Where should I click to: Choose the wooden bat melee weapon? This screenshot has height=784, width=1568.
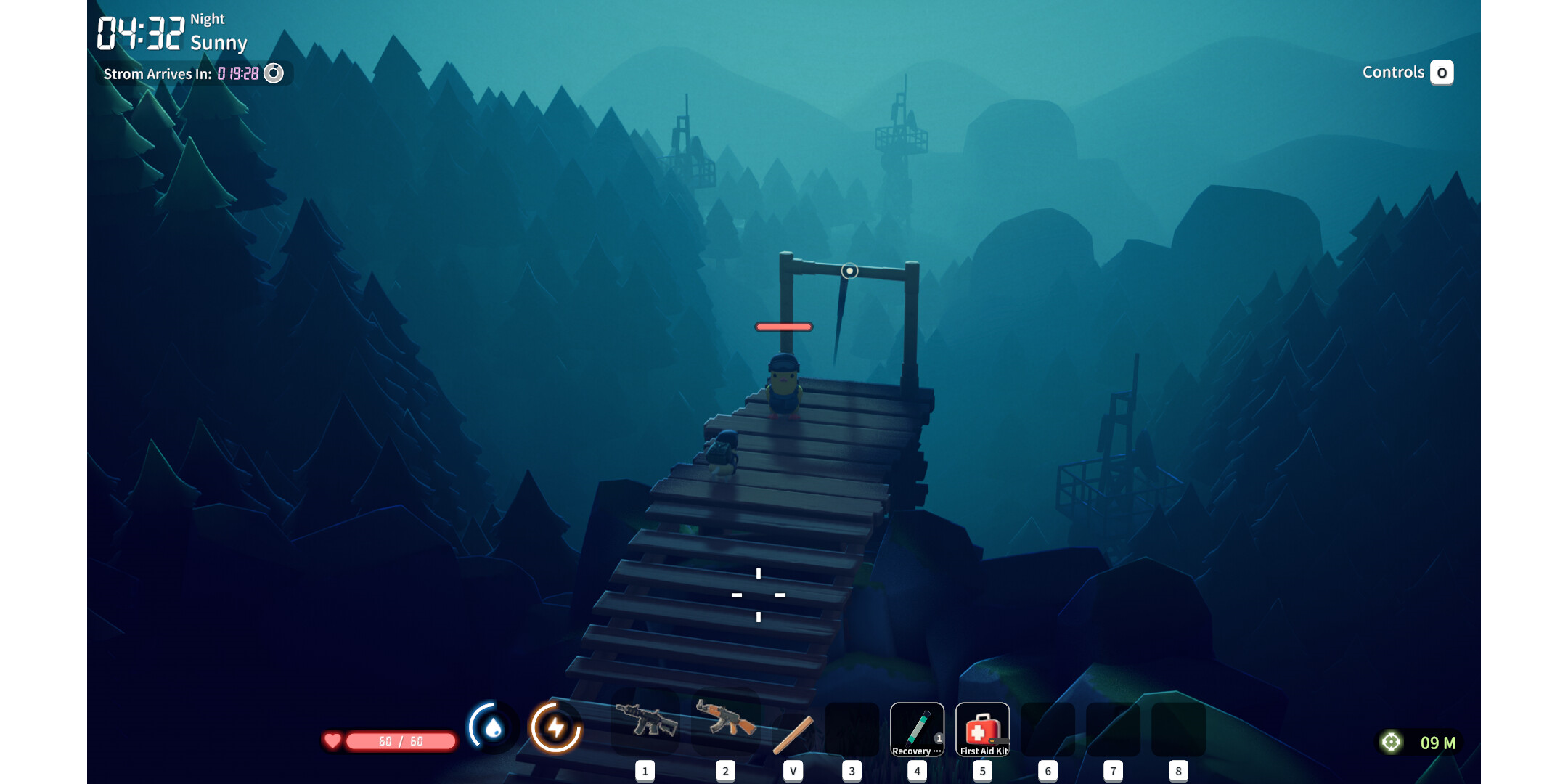pos(793,735)
